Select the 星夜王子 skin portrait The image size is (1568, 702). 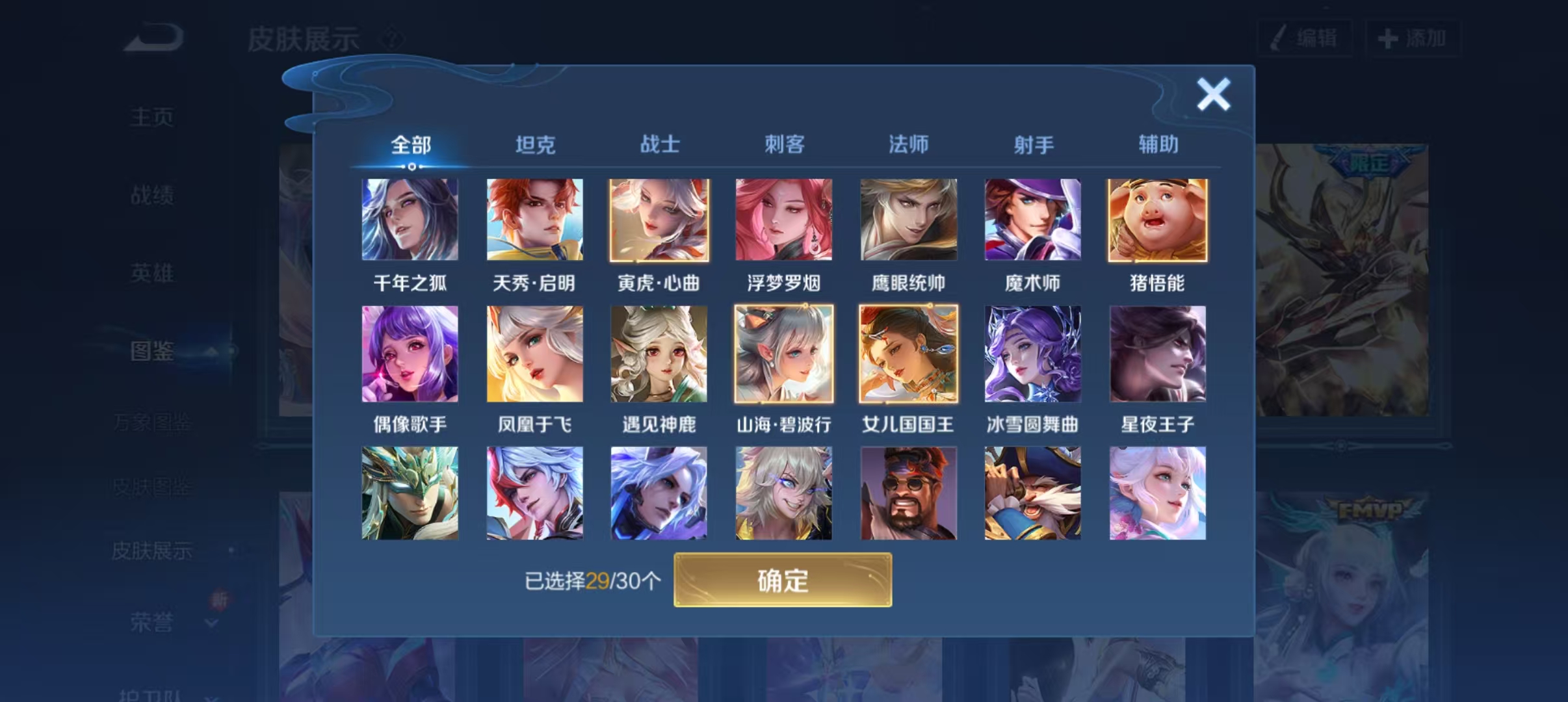(1157, 354)
